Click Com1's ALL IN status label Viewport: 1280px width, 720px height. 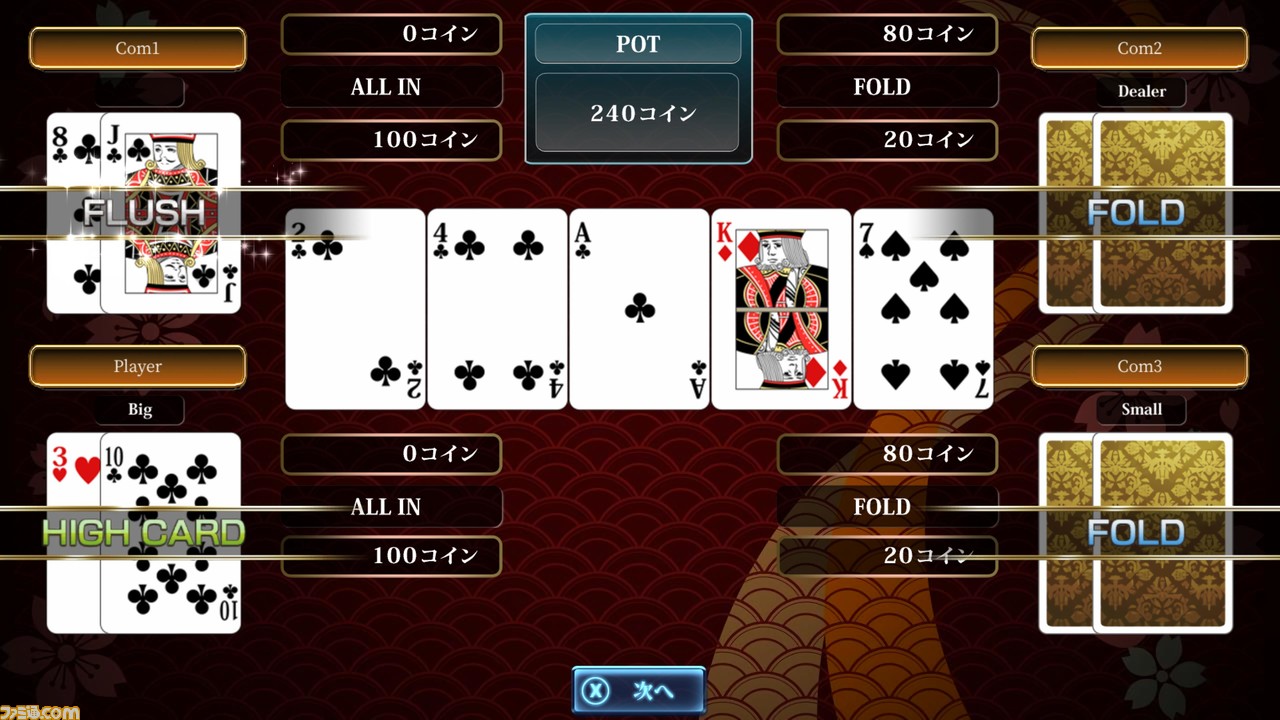click(390, 87)
